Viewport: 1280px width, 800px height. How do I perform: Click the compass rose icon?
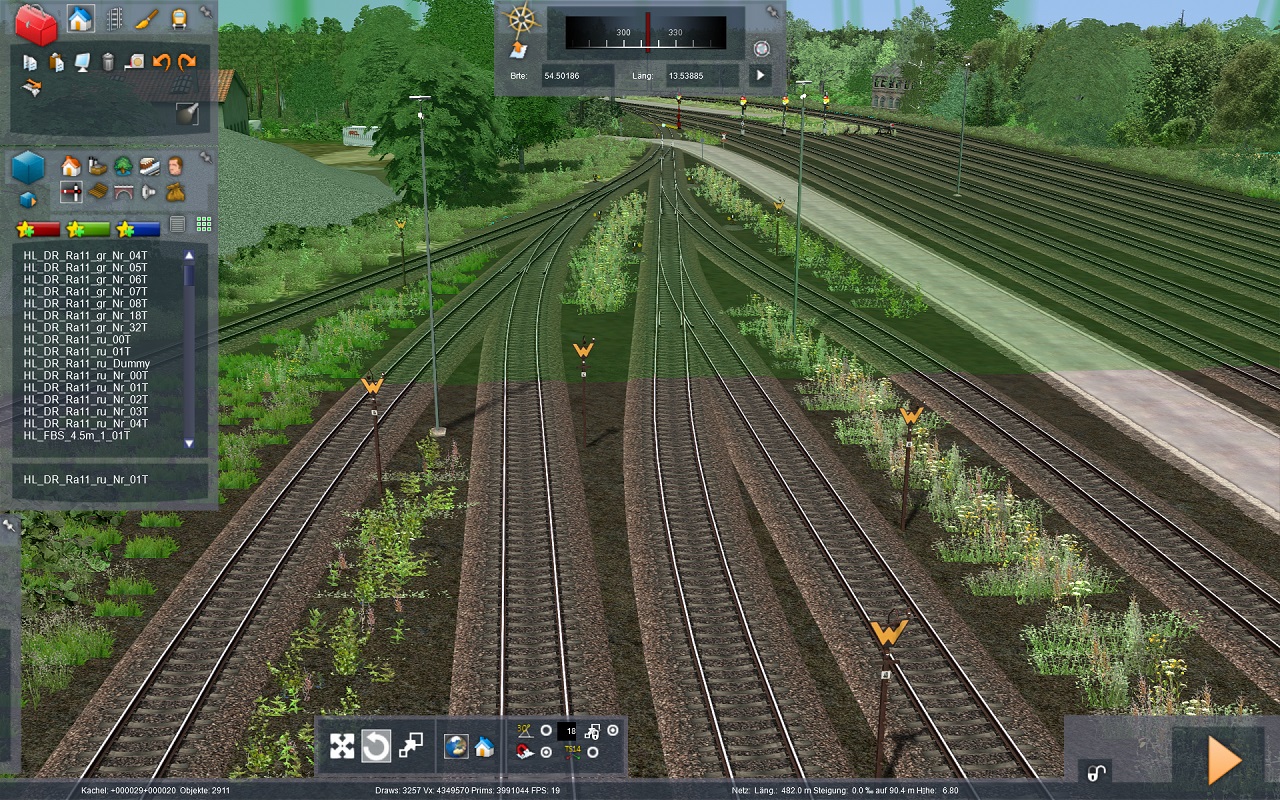click(519, 19)
